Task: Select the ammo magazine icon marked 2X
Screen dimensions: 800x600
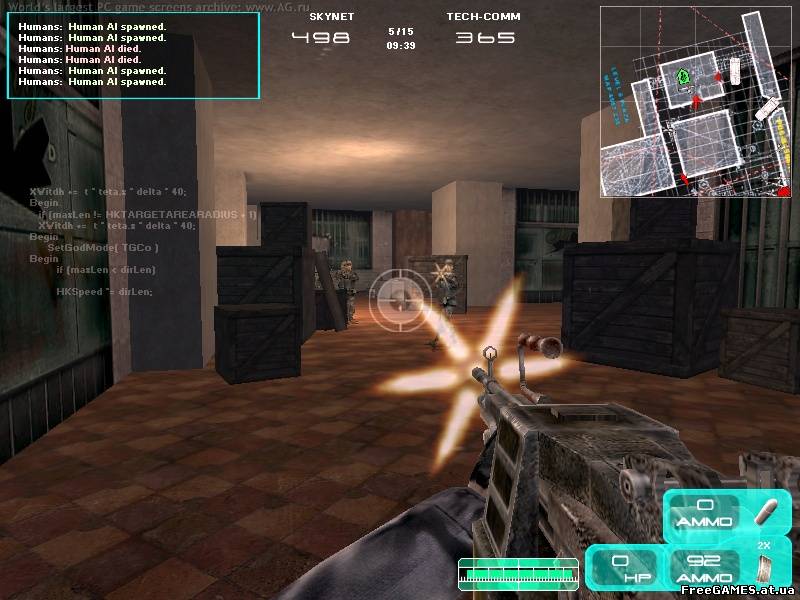Action: pyautogui.click(x=765, y=570)
